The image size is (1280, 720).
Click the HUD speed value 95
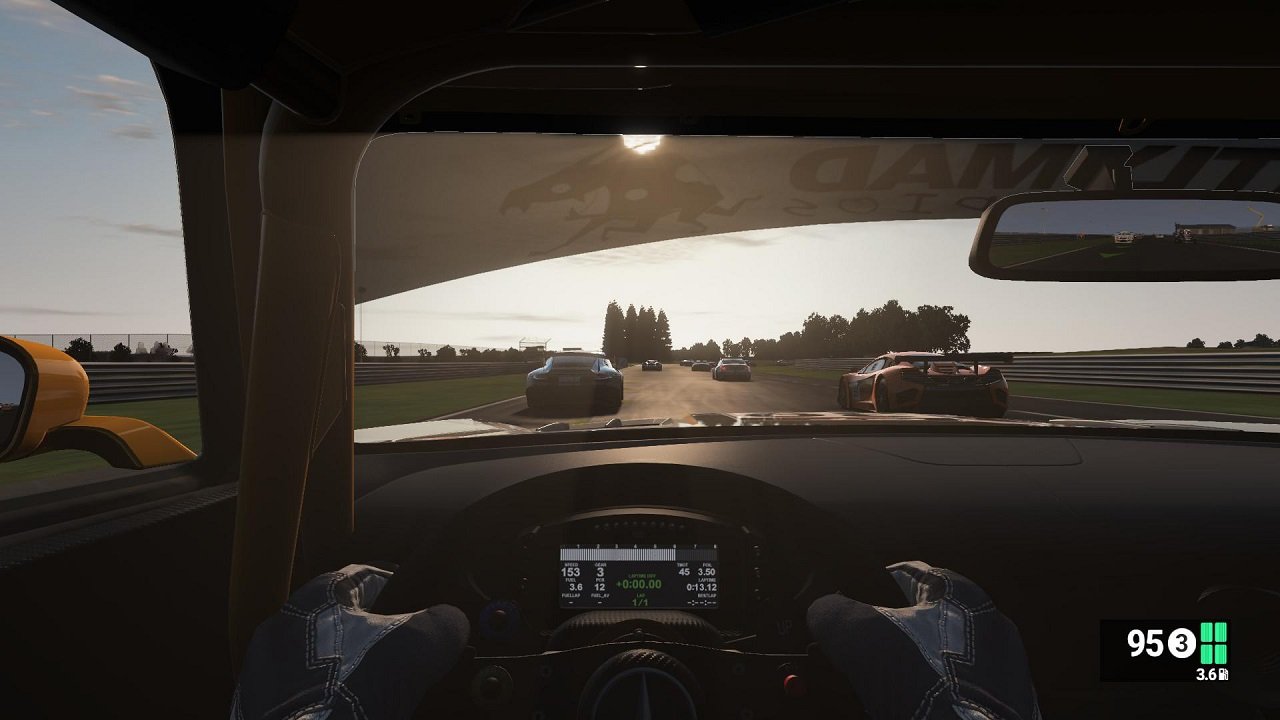coord(1145,641)
